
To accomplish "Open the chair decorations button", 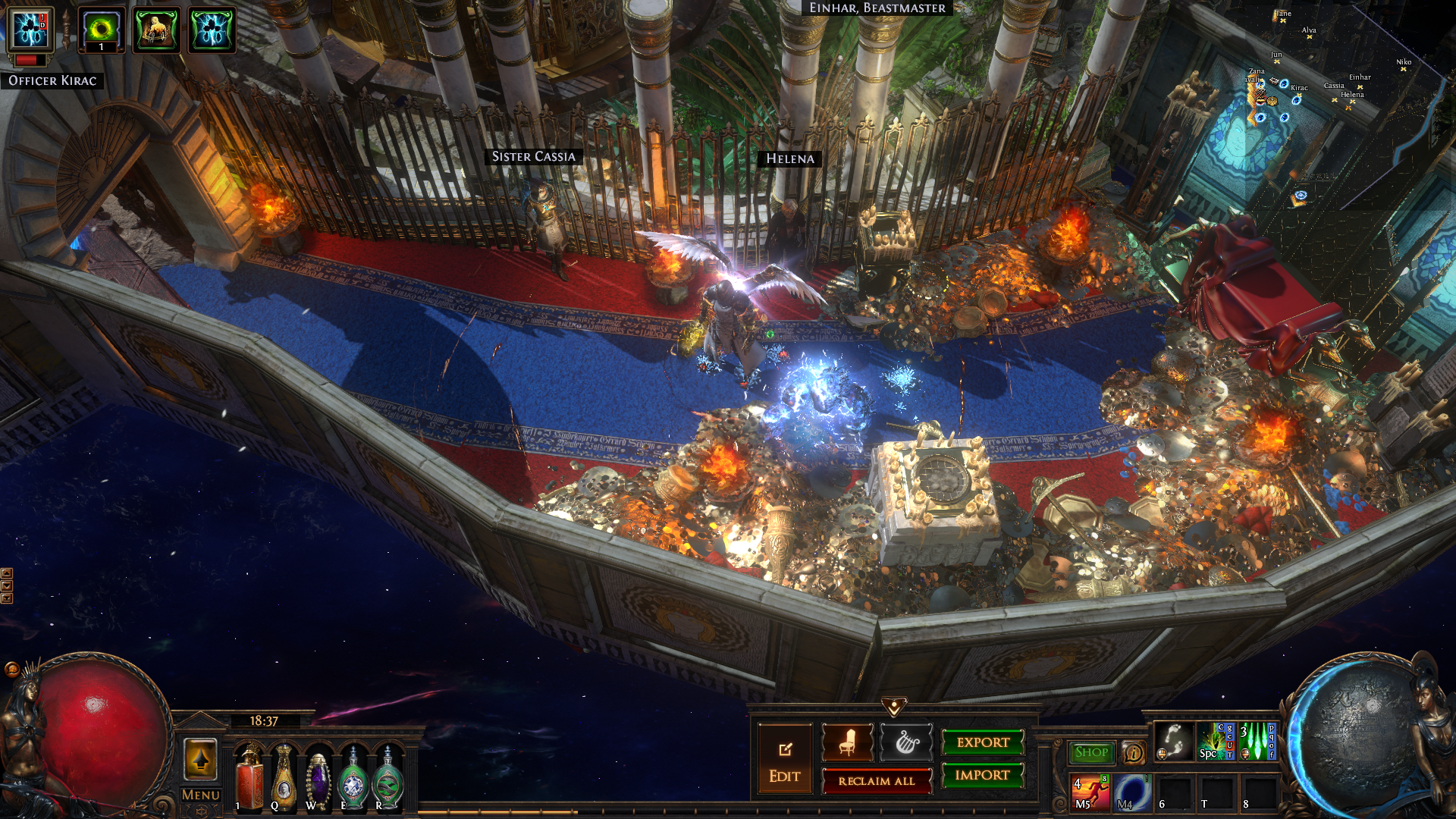I will click(847, 742).
